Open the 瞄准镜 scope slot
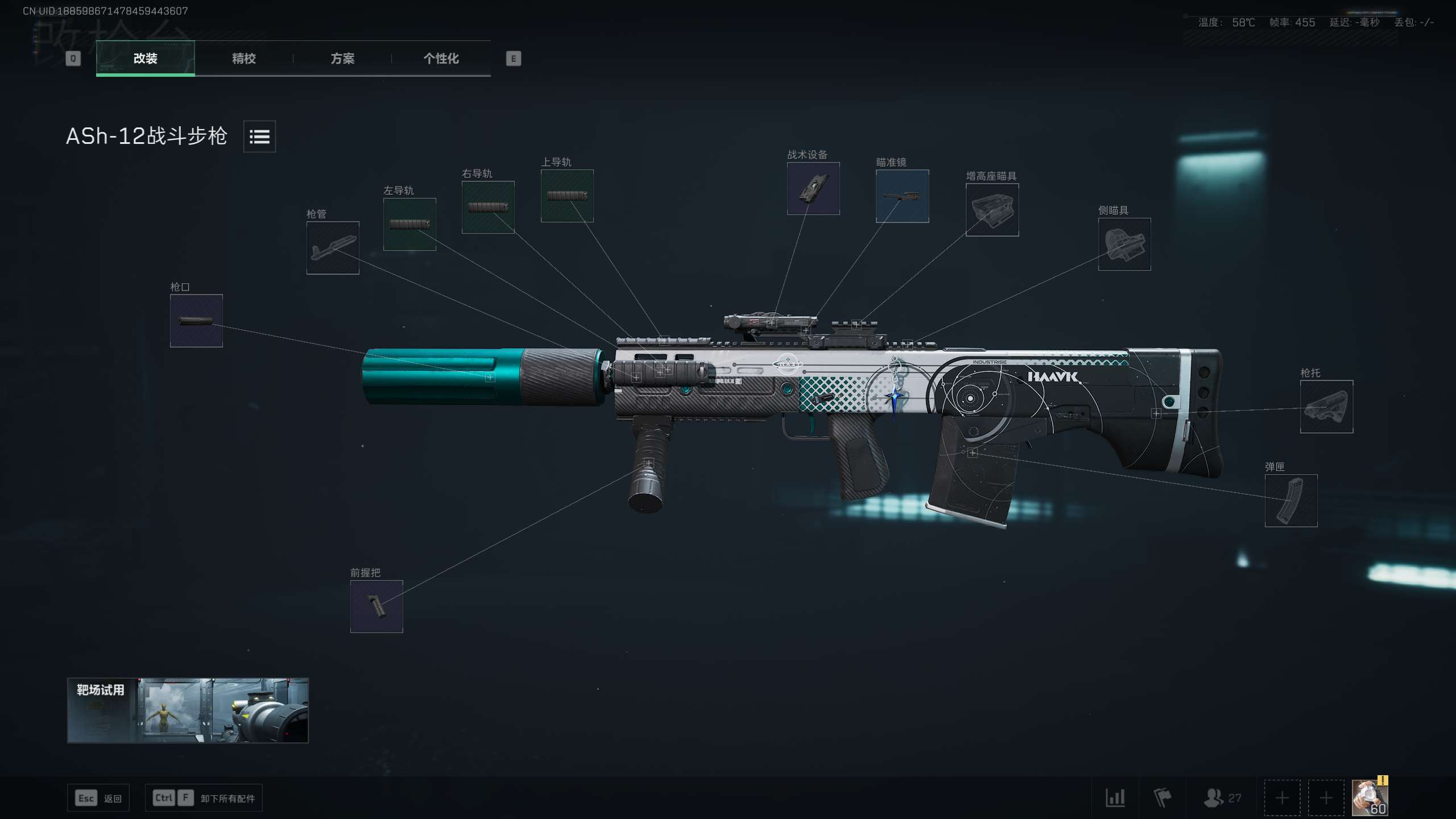The width and height of the screenshot is (1456, 819). [x=902, y=196]
